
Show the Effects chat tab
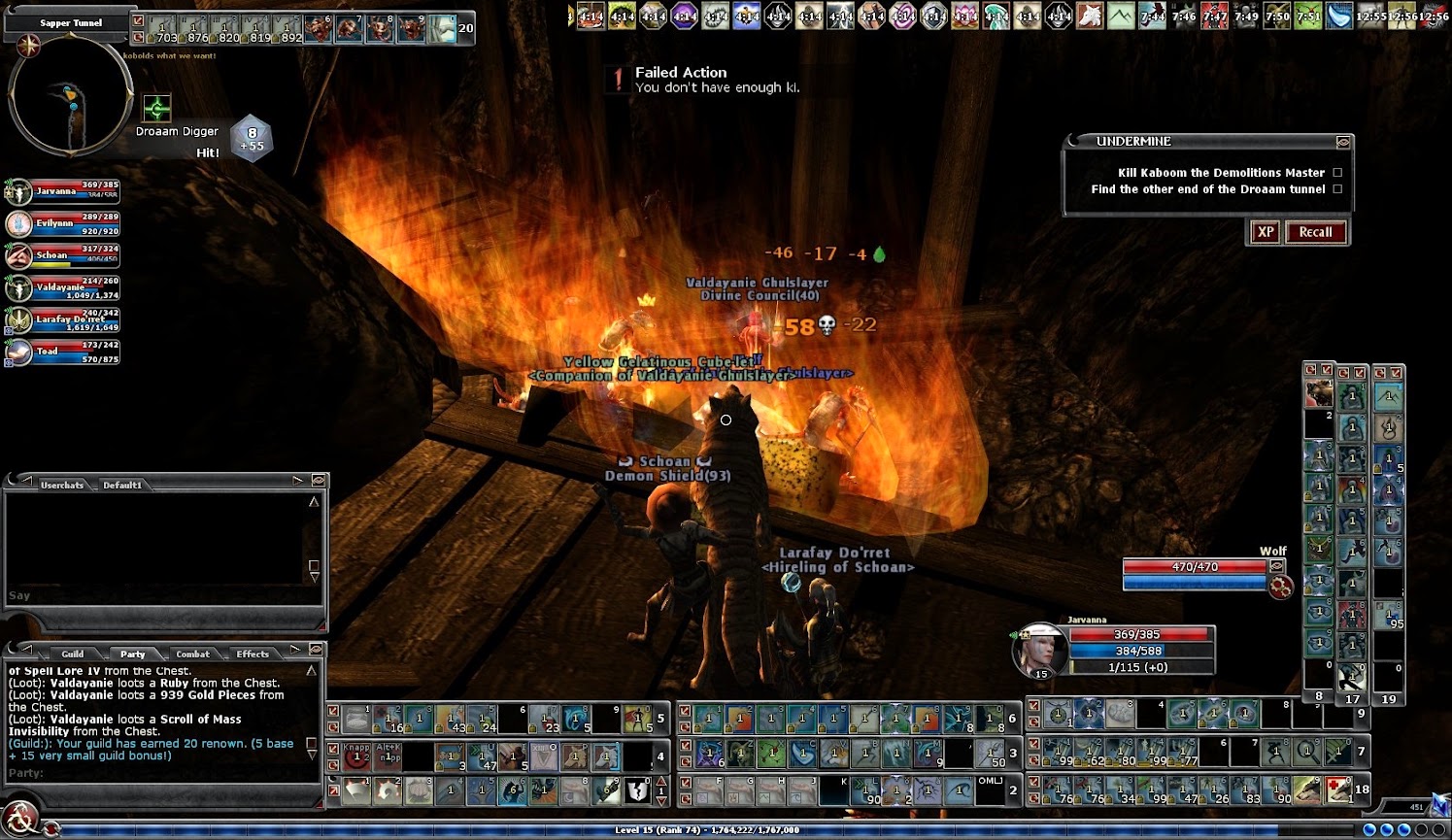pos(253,654)
